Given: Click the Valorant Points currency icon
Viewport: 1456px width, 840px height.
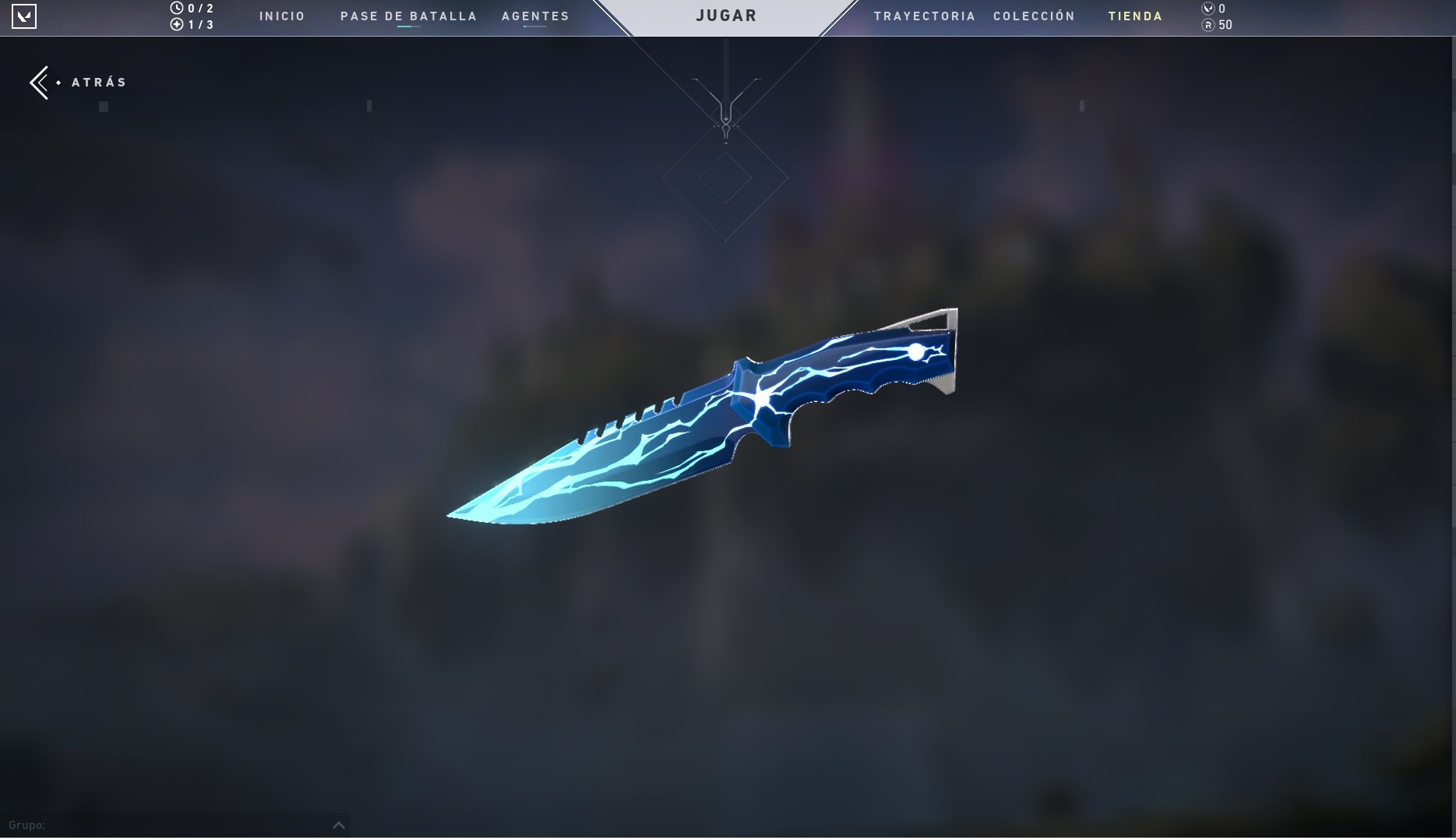Looking at the screenshot, I should [1208, 9].
